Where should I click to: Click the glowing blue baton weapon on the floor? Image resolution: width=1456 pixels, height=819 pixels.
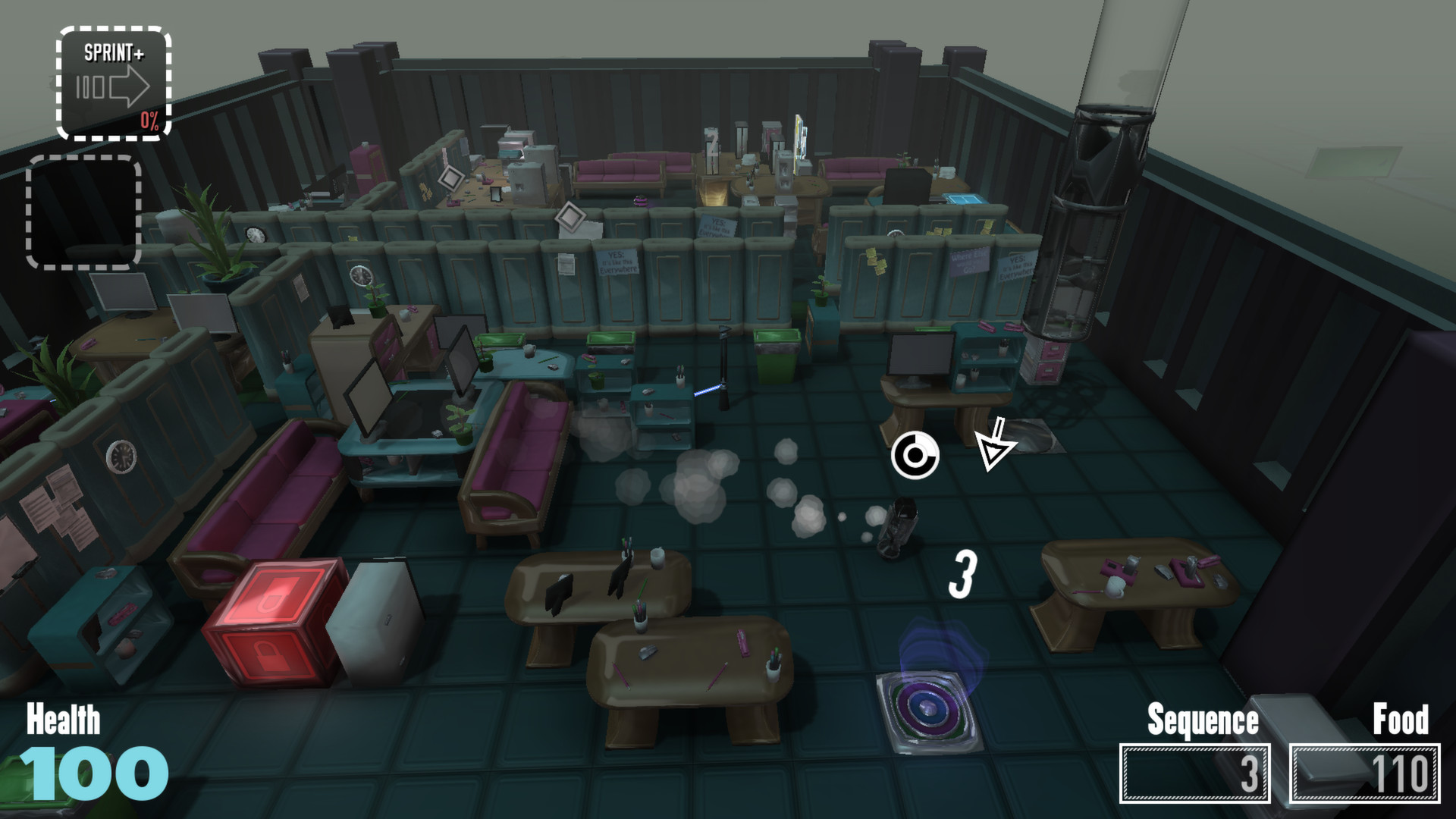click(x=709, y=391)
